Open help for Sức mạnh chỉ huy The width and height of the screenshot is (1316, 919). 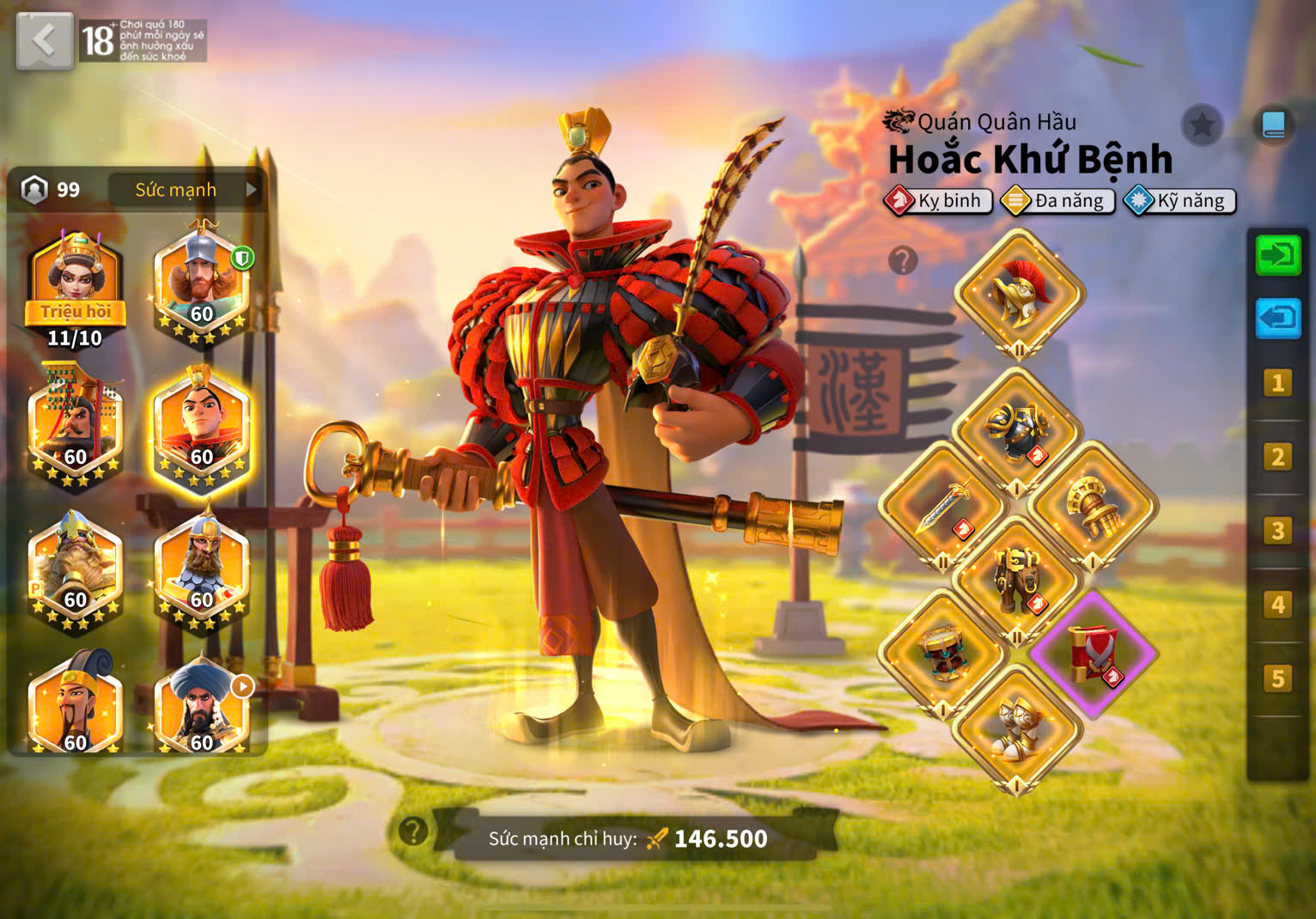413,831
